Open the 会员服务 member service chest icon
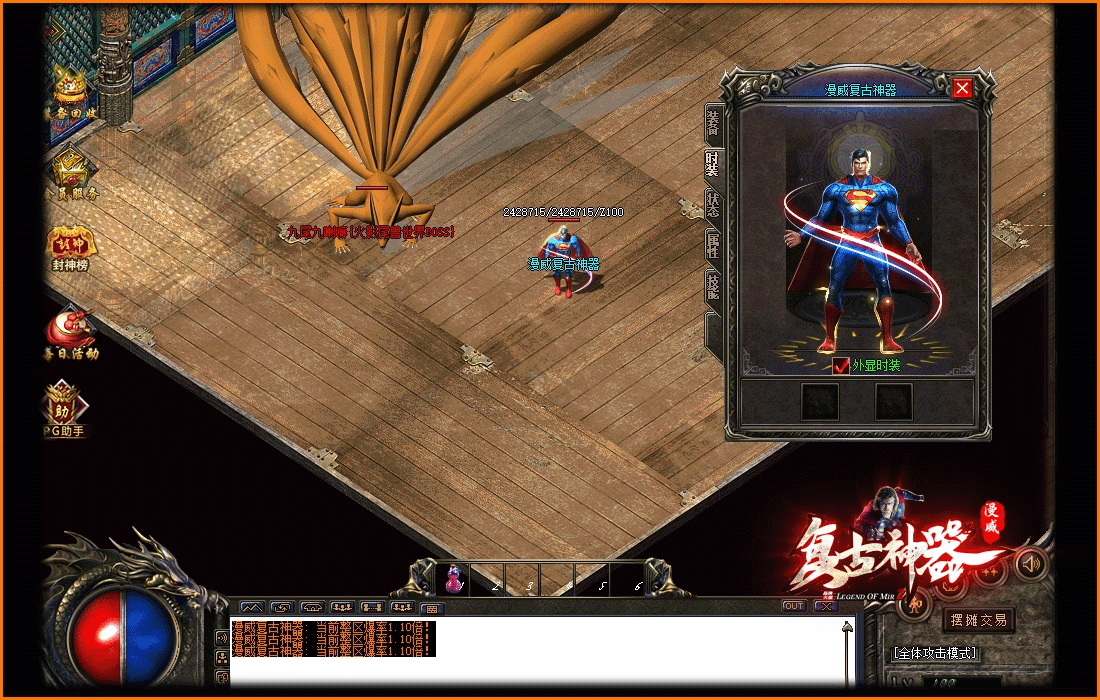Screen dimensions: 1100x700 (70, 171)
